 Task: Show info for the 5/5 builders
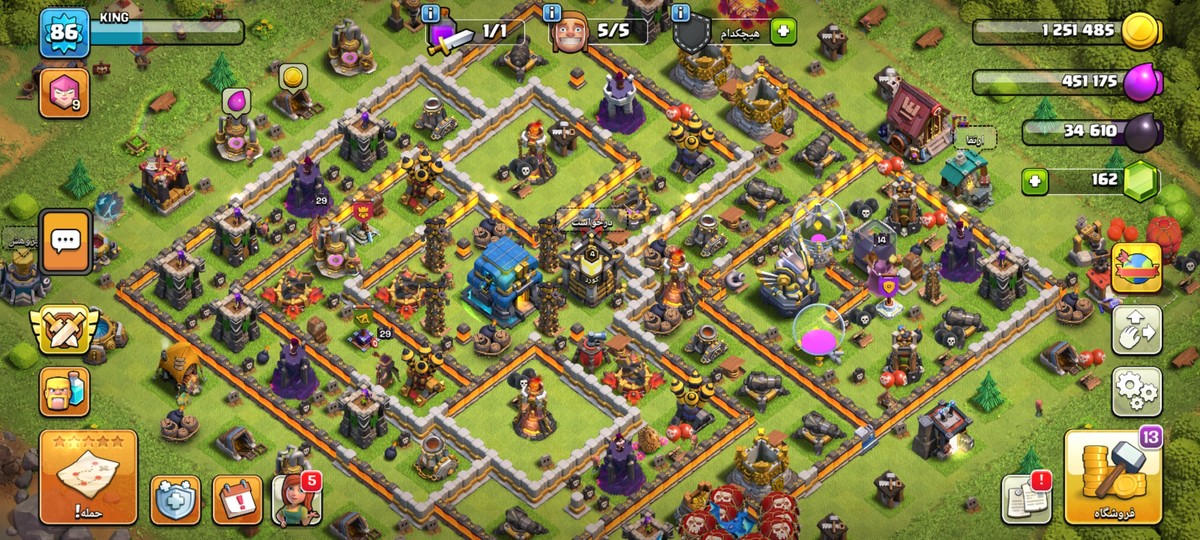tap(551, 13)
